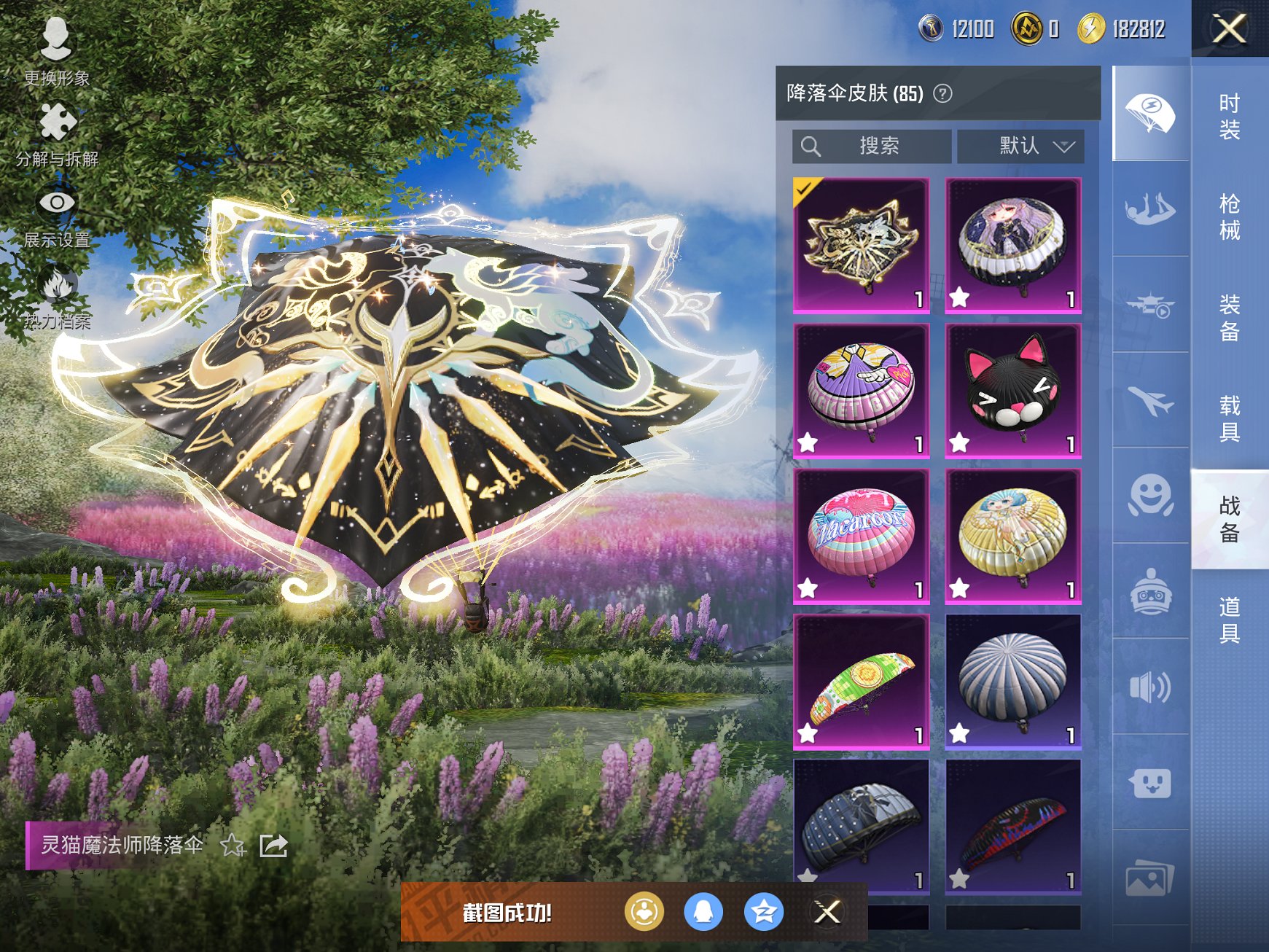Select the Macaroon pink parachute skin
The image size is (1269, 952).
pos(861,537)
